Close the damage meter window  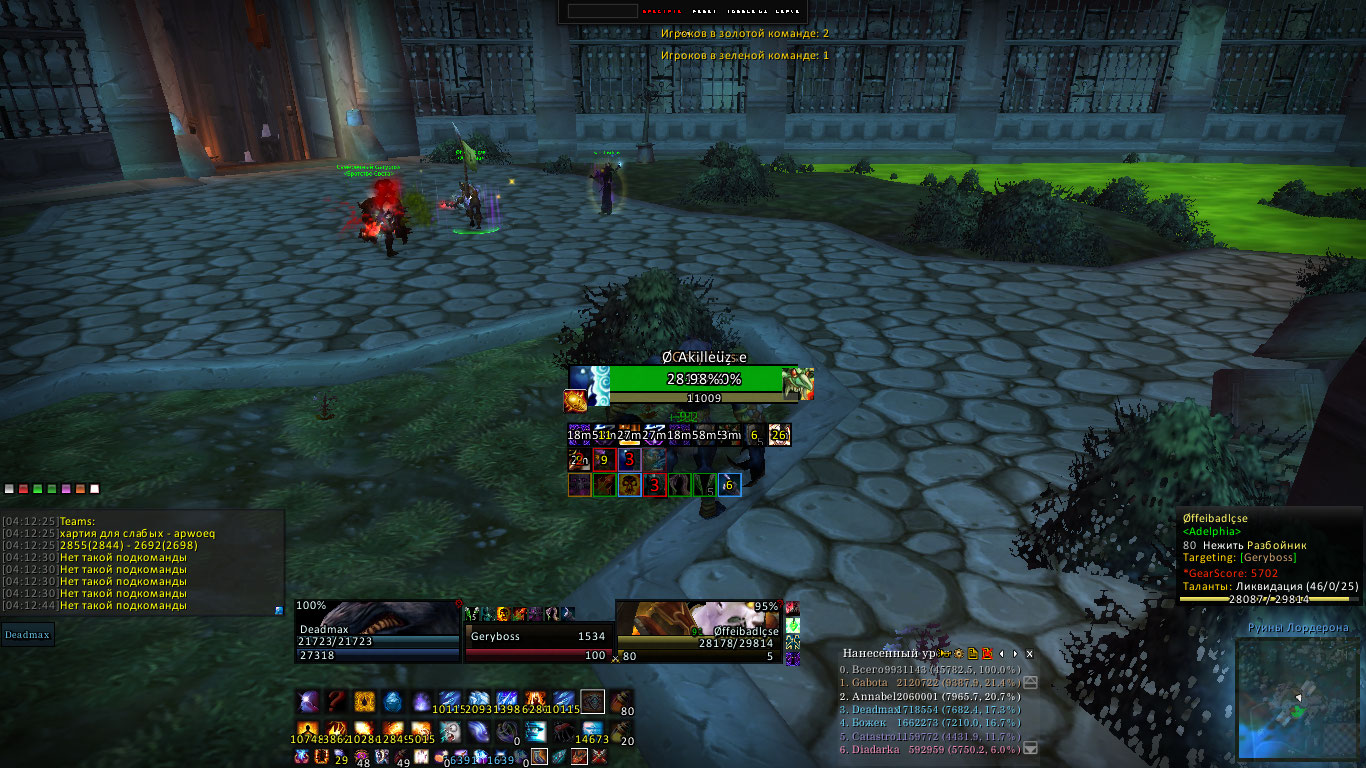(1030, 653)
